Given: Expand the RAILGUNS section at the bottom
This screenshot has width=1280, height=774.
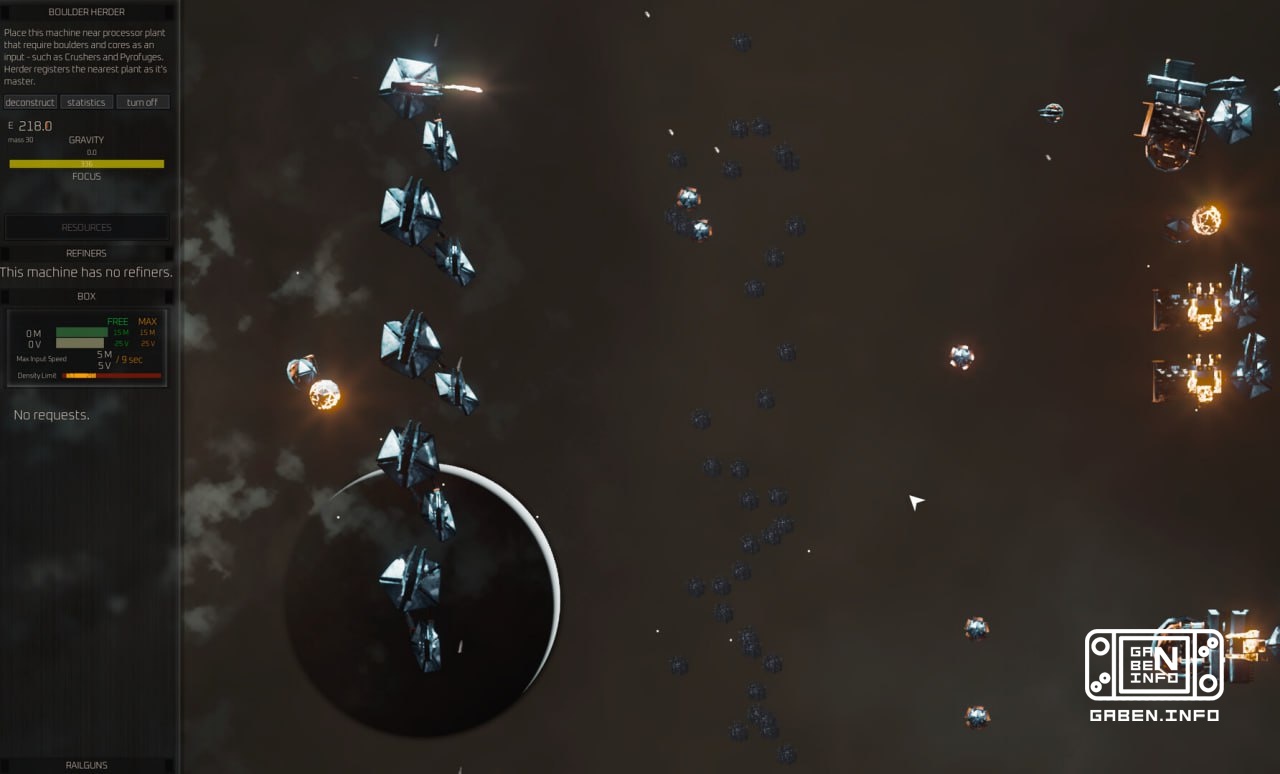Looking at the screenshot, I should pyautogui.click(x=86, y=764).
